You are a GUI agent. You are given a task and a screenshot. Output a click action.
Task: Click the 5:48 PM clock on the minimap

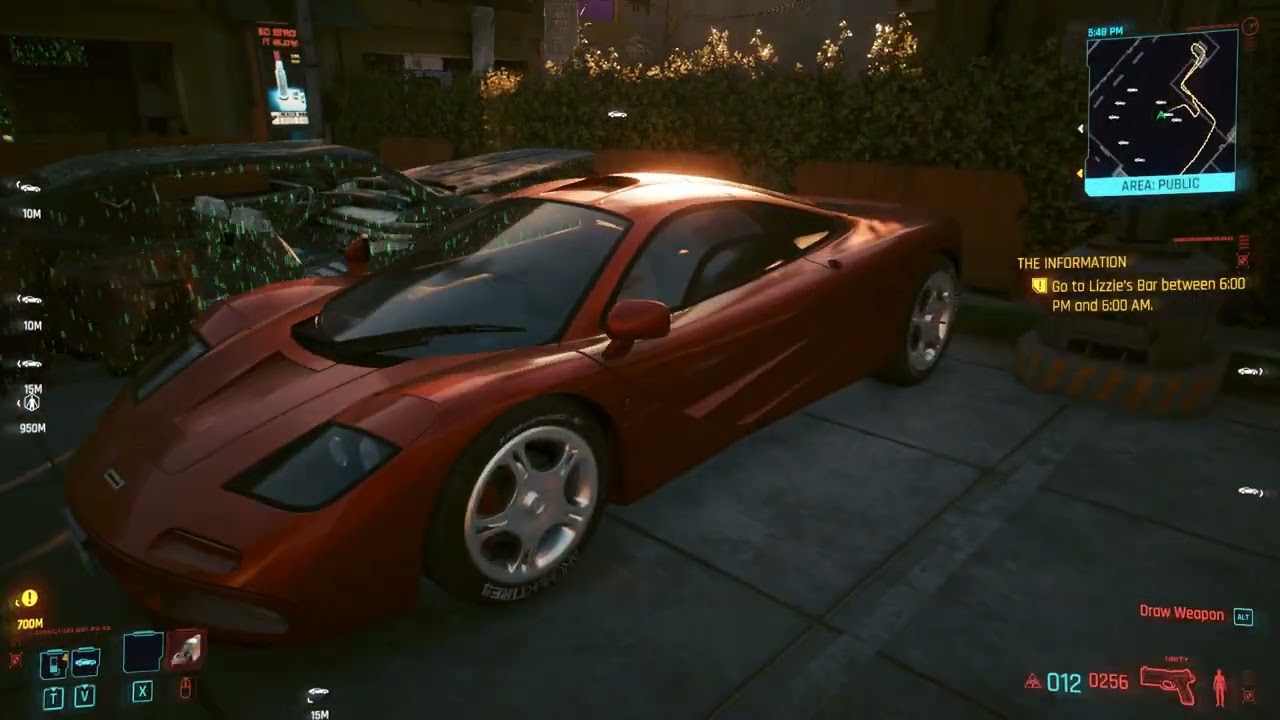(1105, 32)
